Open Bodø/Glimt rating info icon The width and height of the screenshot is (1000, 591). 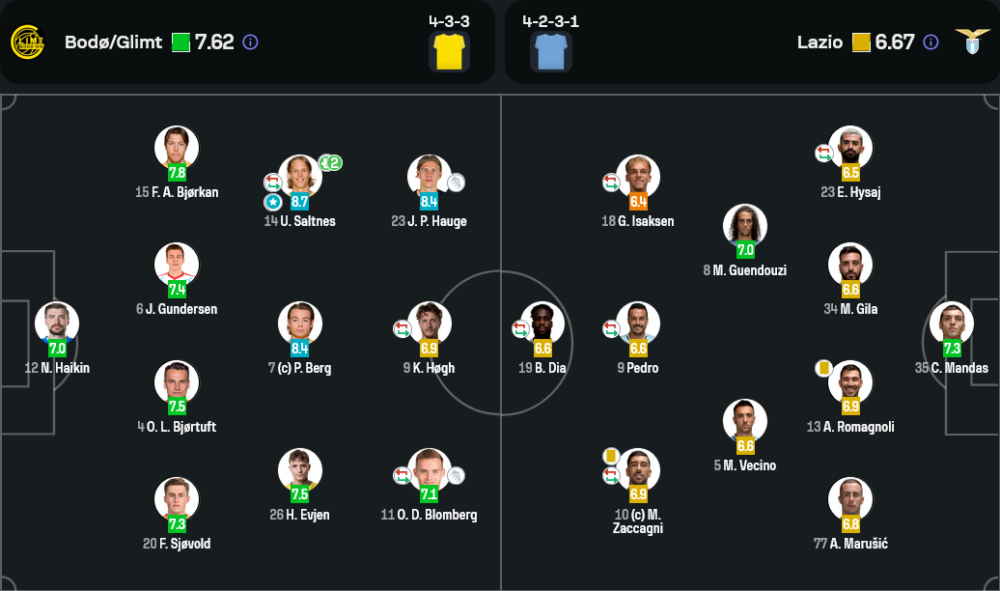coord(251,42)
